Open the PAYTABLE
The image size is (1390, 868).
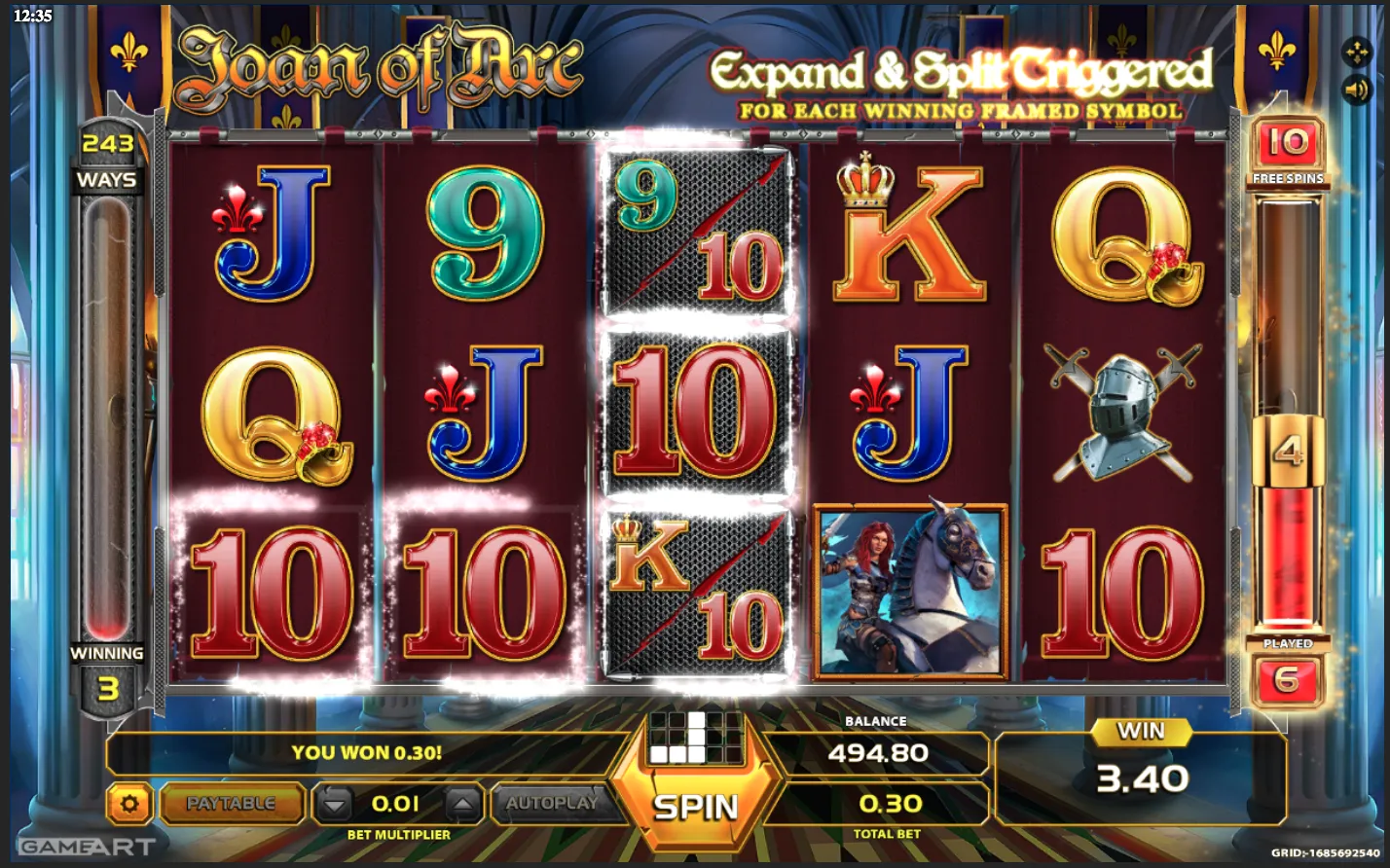click(234, 804)
